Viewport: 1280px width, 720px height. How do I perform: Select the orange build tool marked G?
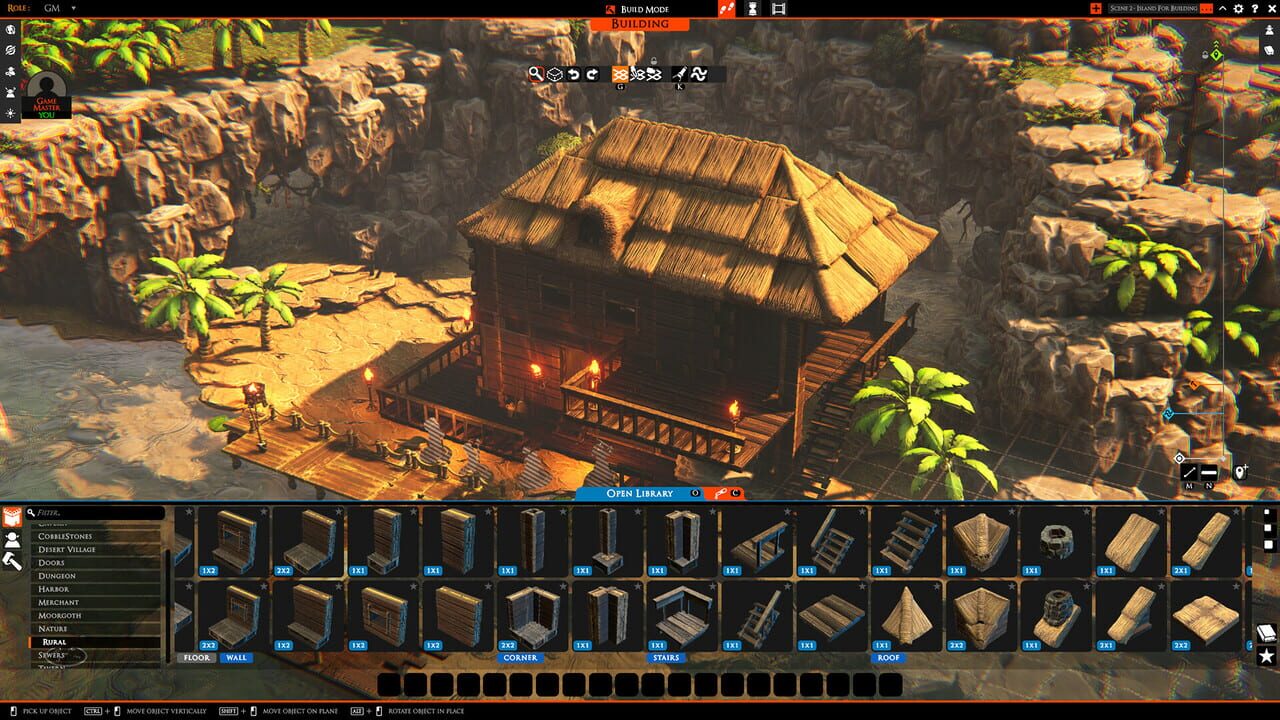(619, 74)
